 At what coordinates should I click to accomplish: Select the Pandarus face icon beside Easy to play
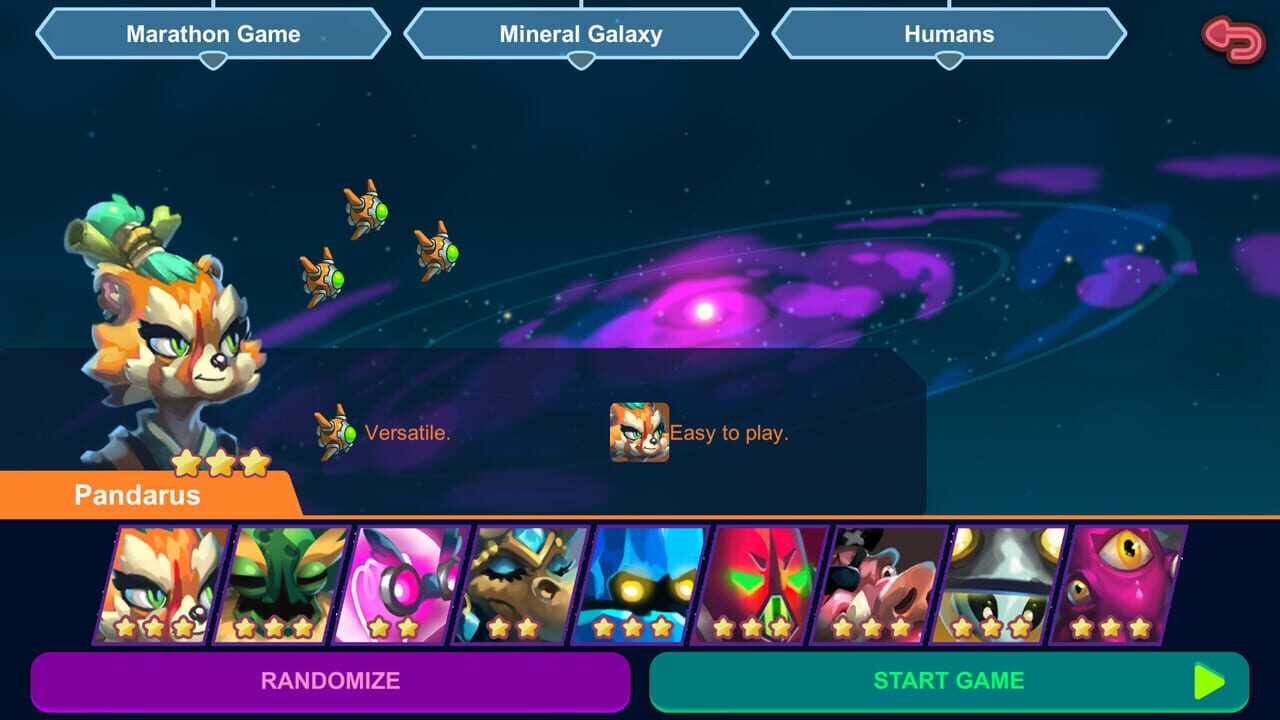tap(637, 430)
